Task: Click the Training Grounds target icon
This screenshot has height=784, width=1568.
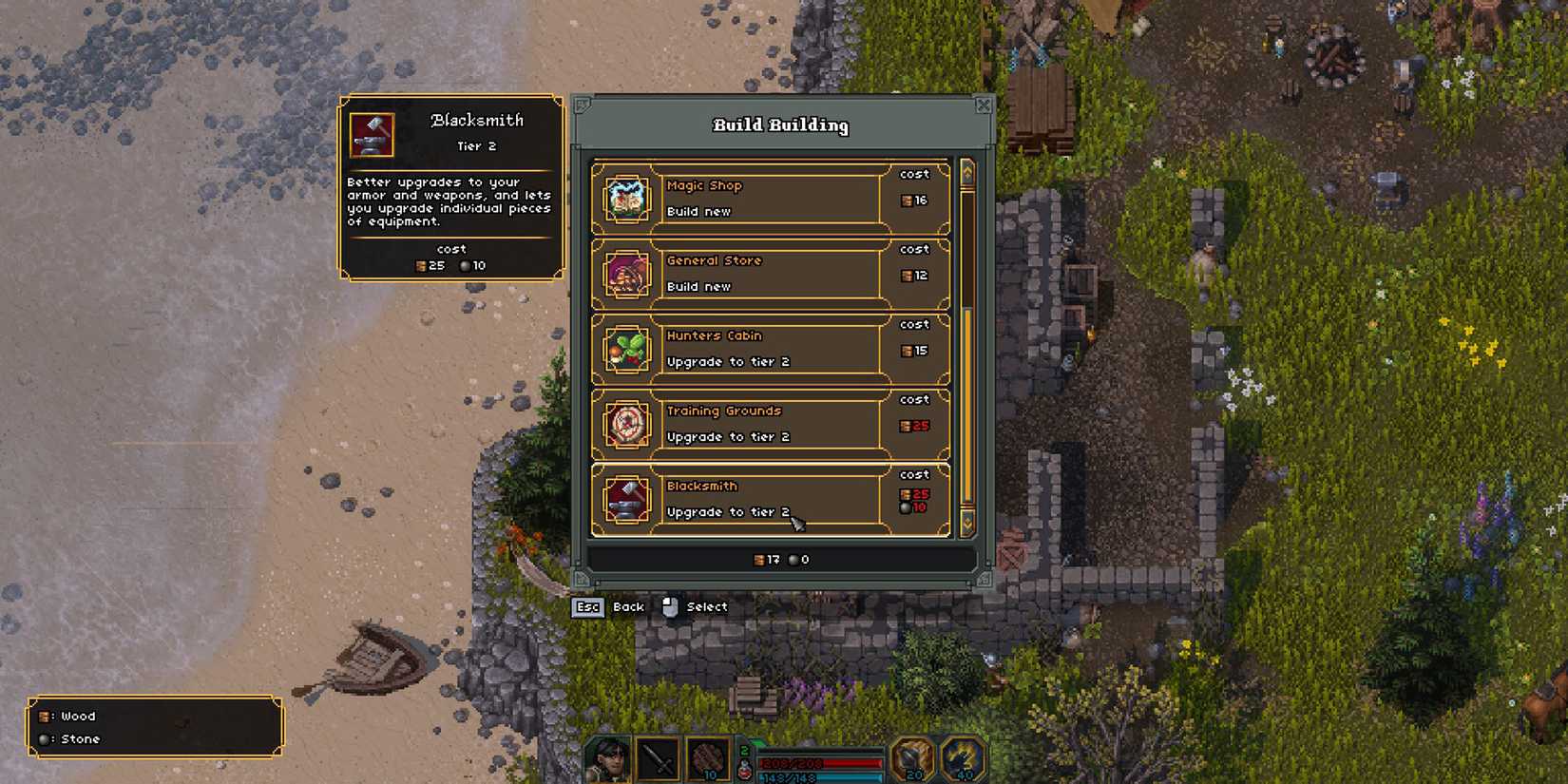Action: click(x=625, y=423)
